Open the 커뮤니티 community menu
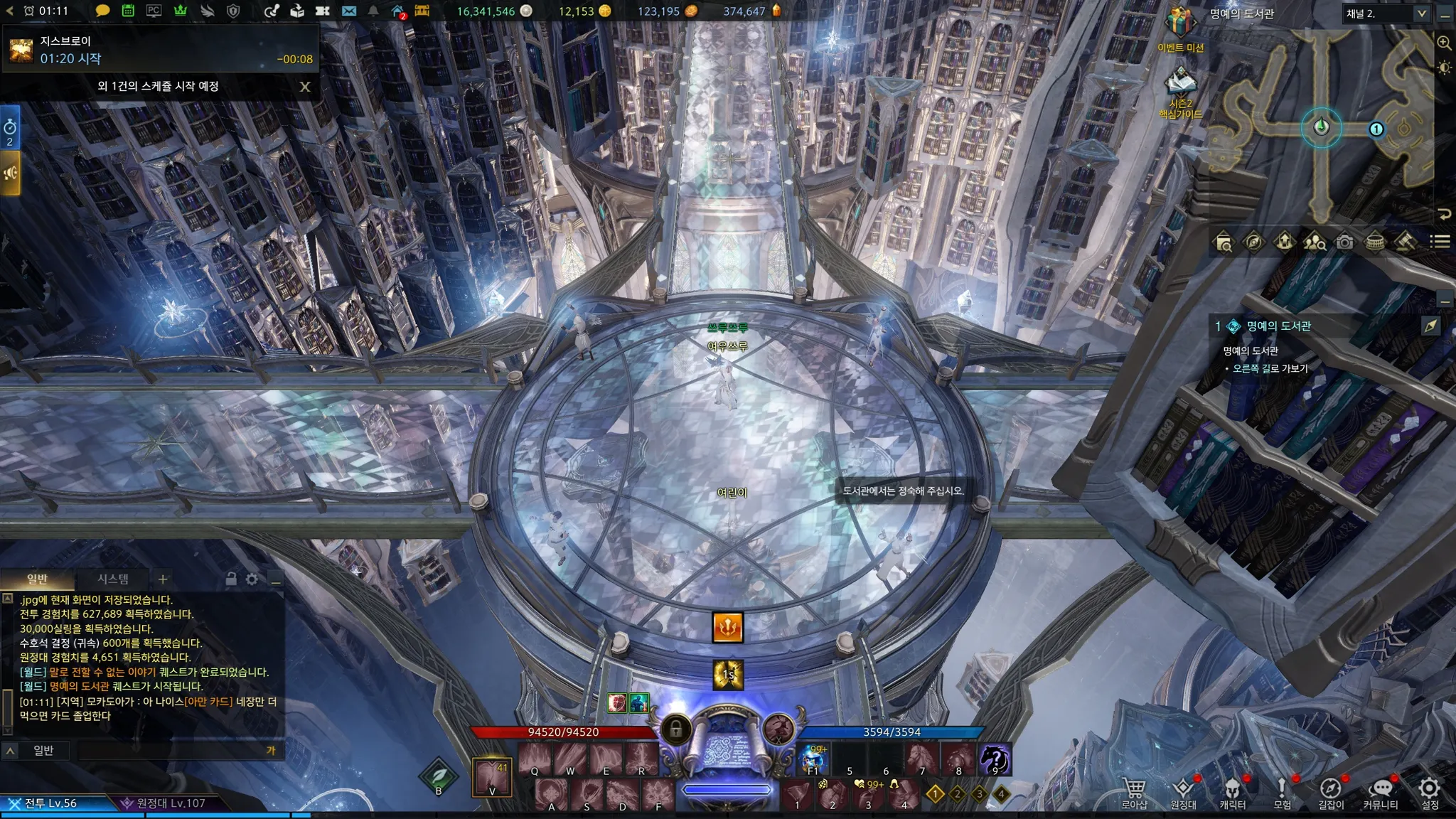 (1380, 791)
